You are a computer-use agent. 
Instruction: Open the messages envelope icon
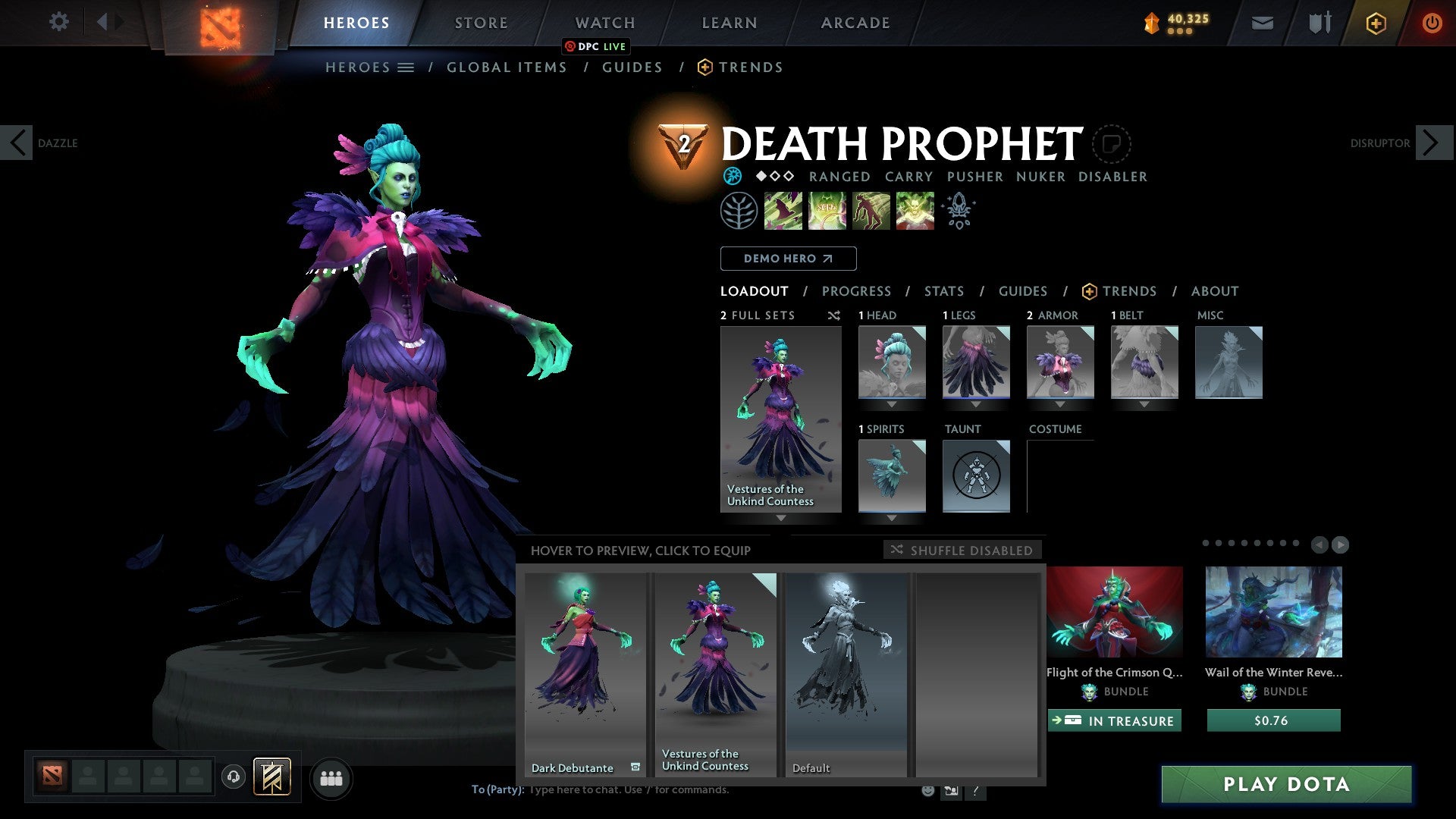click(x=1262, y=23)
